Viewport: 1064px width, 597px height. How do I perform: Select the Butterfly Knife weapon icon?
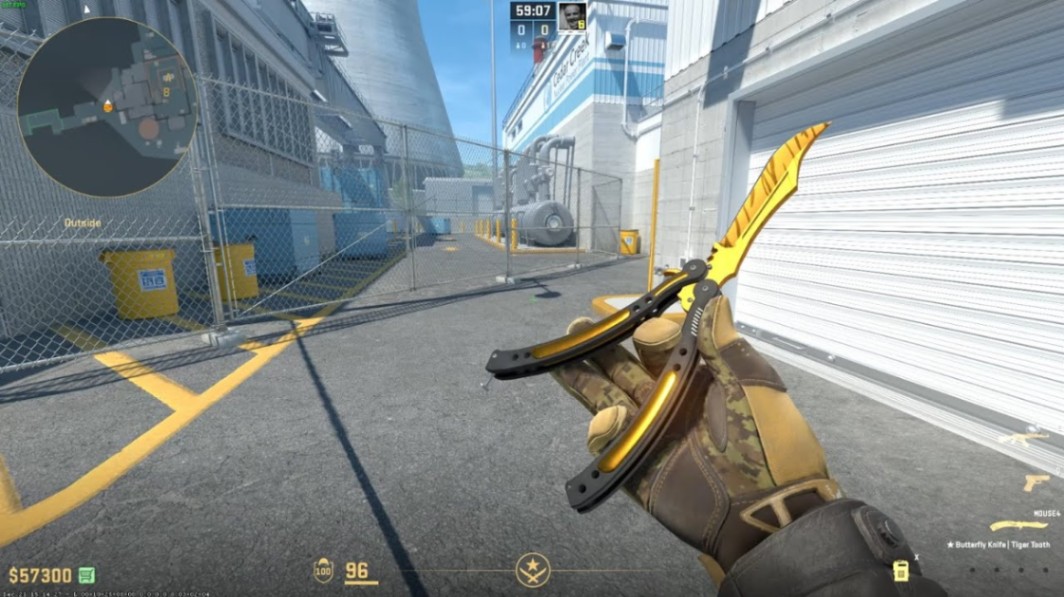point(1018,526)
